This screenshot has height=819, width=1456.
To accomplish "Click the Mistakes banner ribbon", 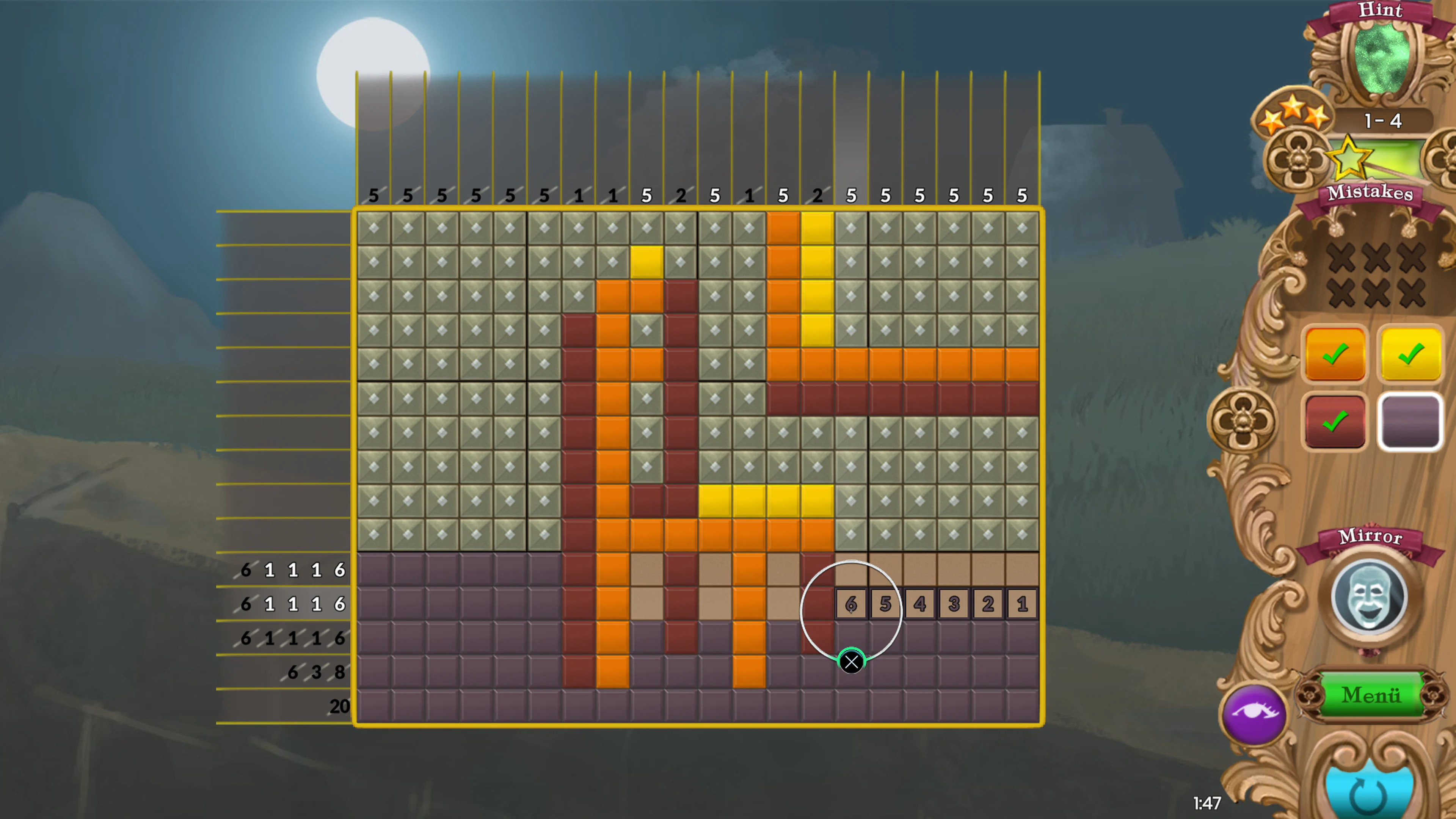I will [x=1371, y=195].
